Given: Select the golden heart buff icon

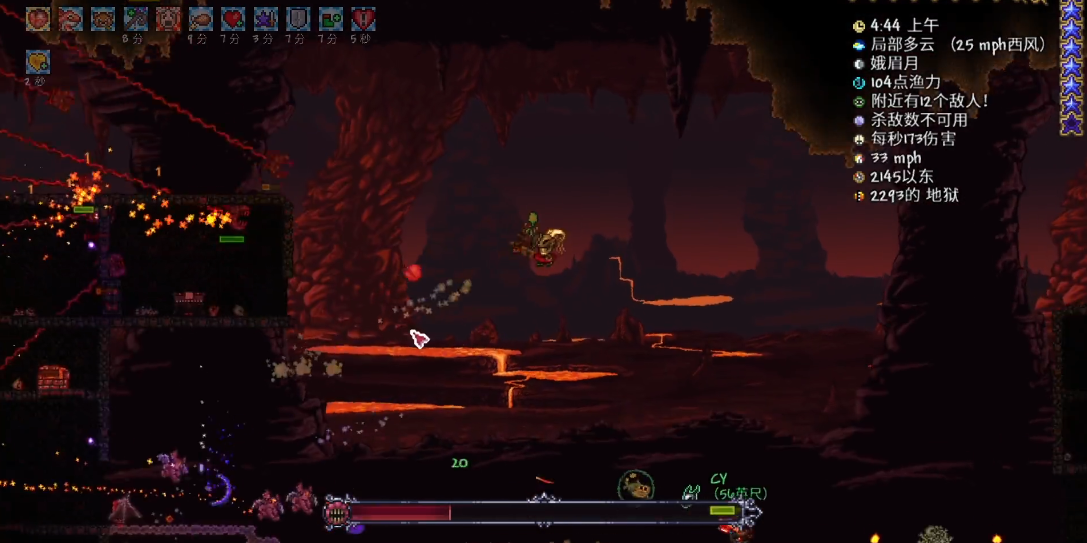Looking at the screenshot, I should (x=38, y=62).
